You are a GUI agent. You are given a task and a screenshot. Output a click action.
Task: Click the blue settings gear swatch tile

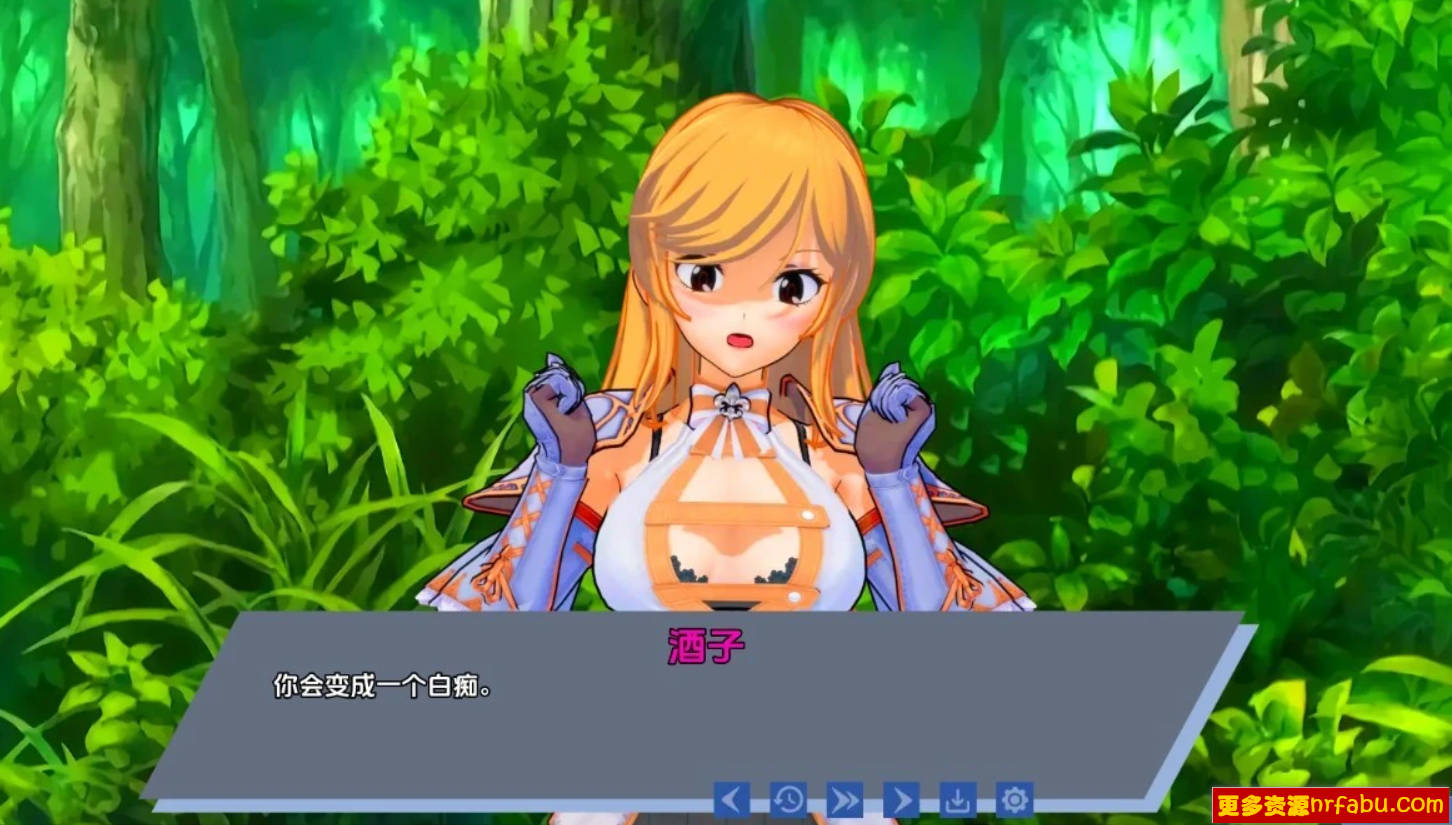click(x=1015, y=800)
